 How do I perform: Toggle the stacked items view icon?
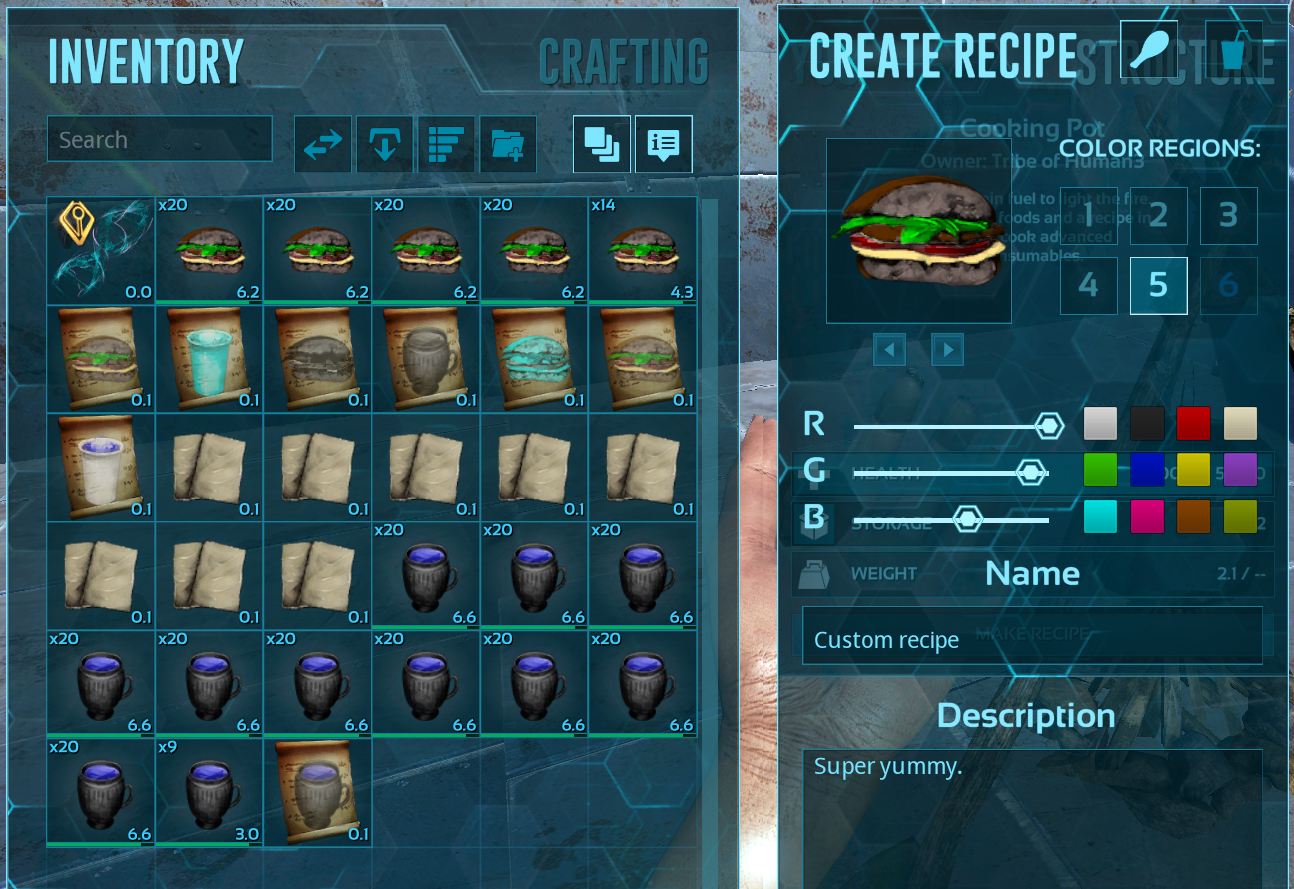pos(601,143)
